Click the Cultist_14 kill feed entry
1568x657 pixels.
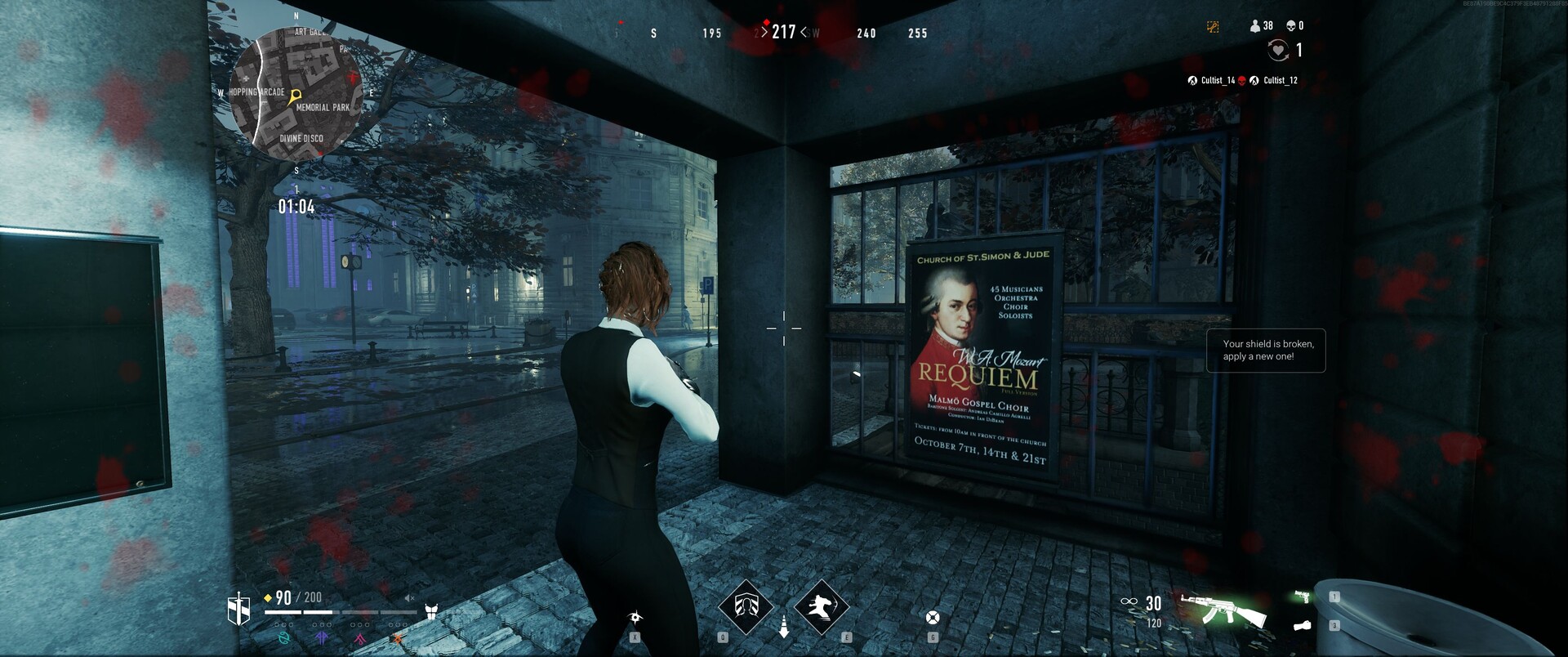point(1211,80)
